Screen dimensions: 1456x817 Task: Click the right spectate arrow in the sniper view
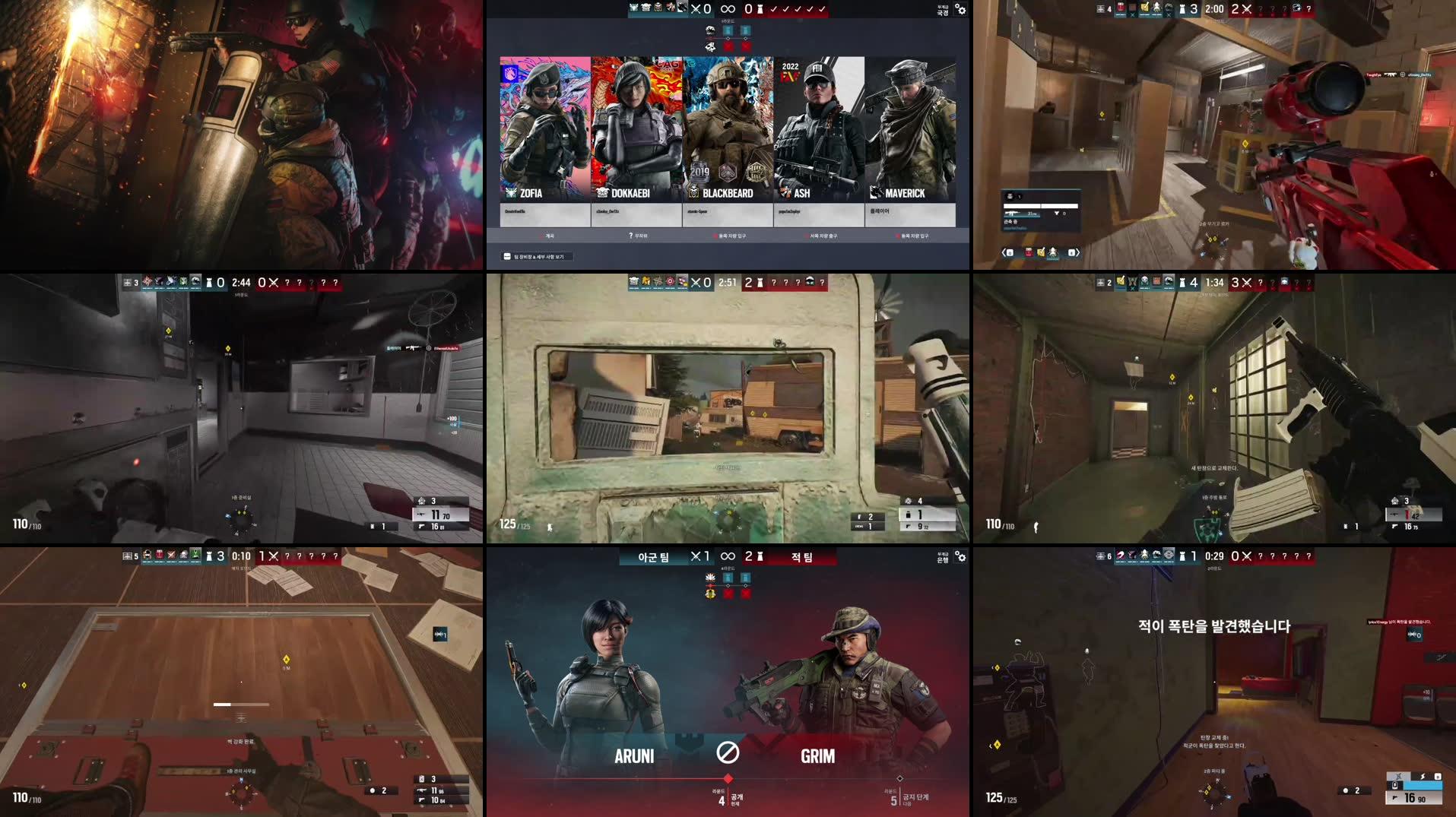1078,253
